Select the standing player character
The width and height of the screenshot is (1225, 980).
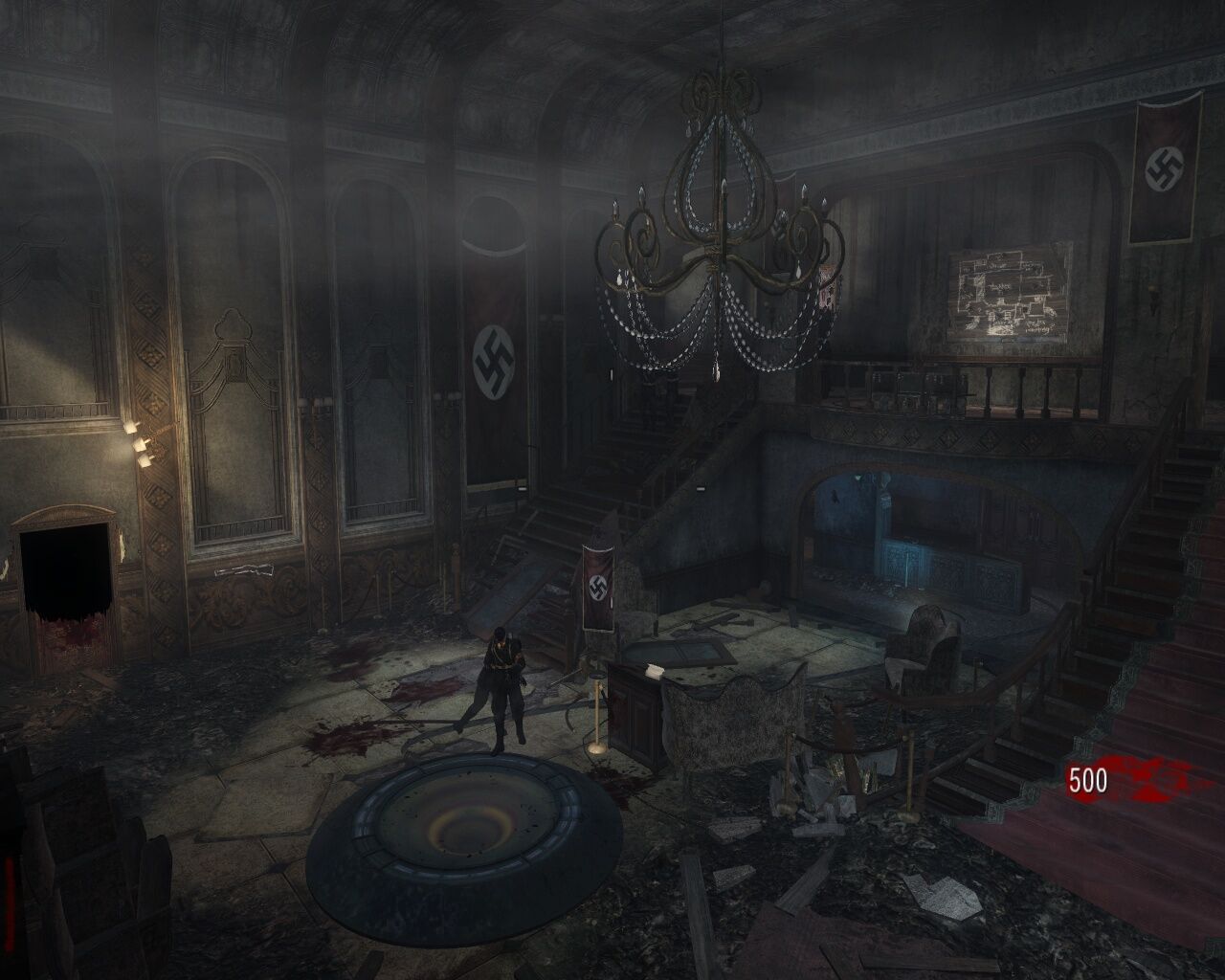[x=502, y=689]
